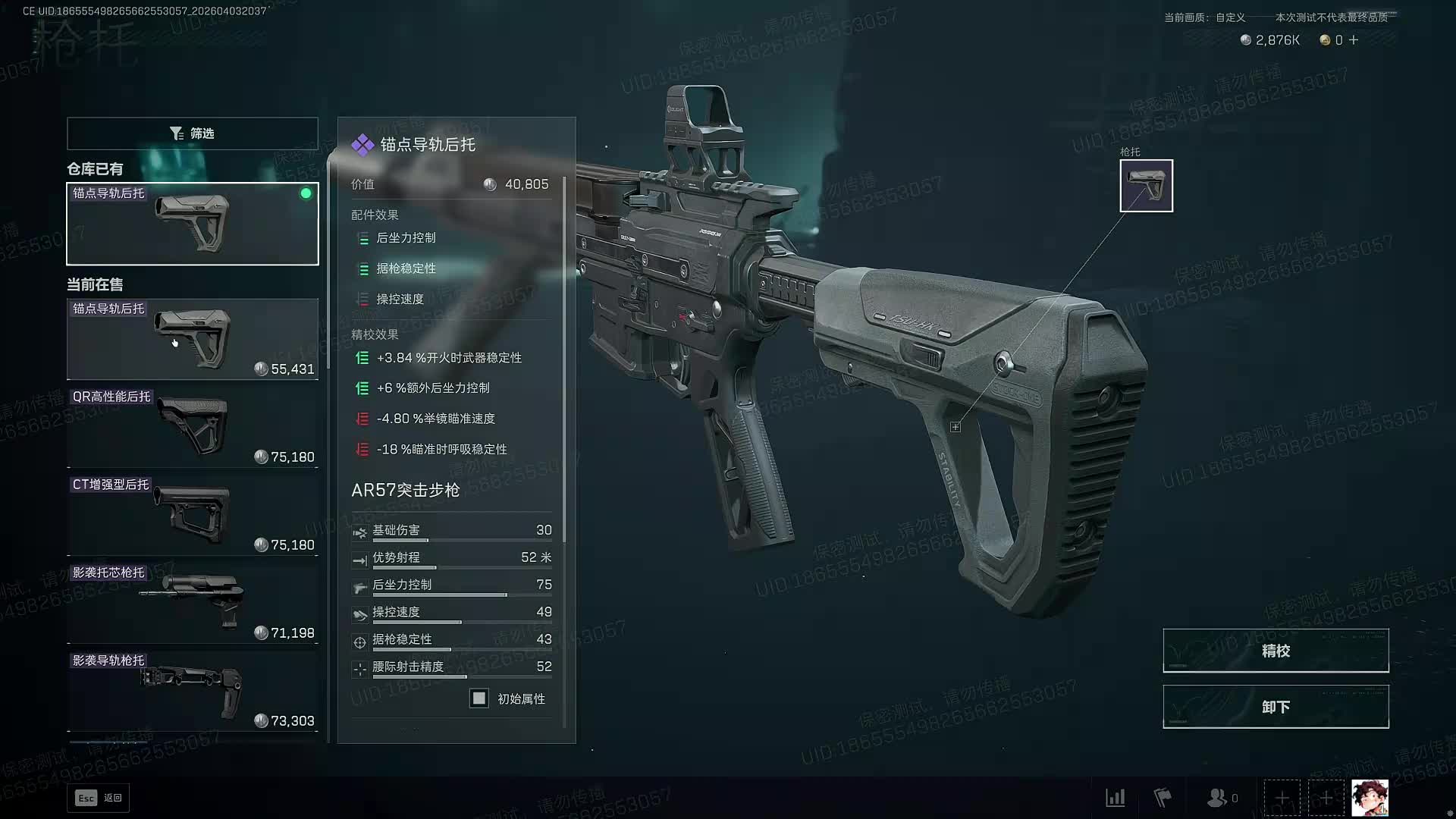Screen dimensions: 1456x819
Task: Select the 枪托 stock attachment slot
Action: [1146, 186]
